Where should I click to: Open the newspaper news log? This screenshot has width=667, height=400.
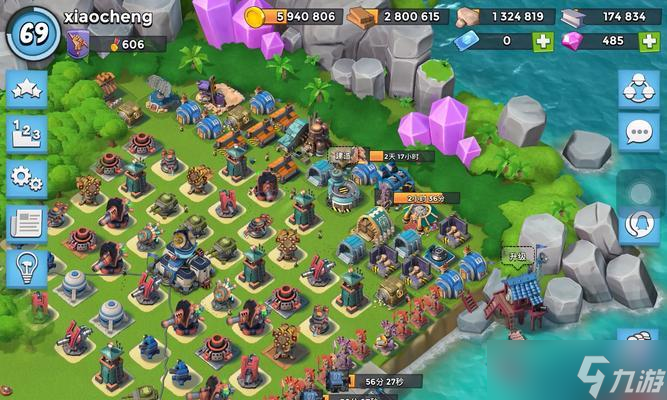coord(27,224)
